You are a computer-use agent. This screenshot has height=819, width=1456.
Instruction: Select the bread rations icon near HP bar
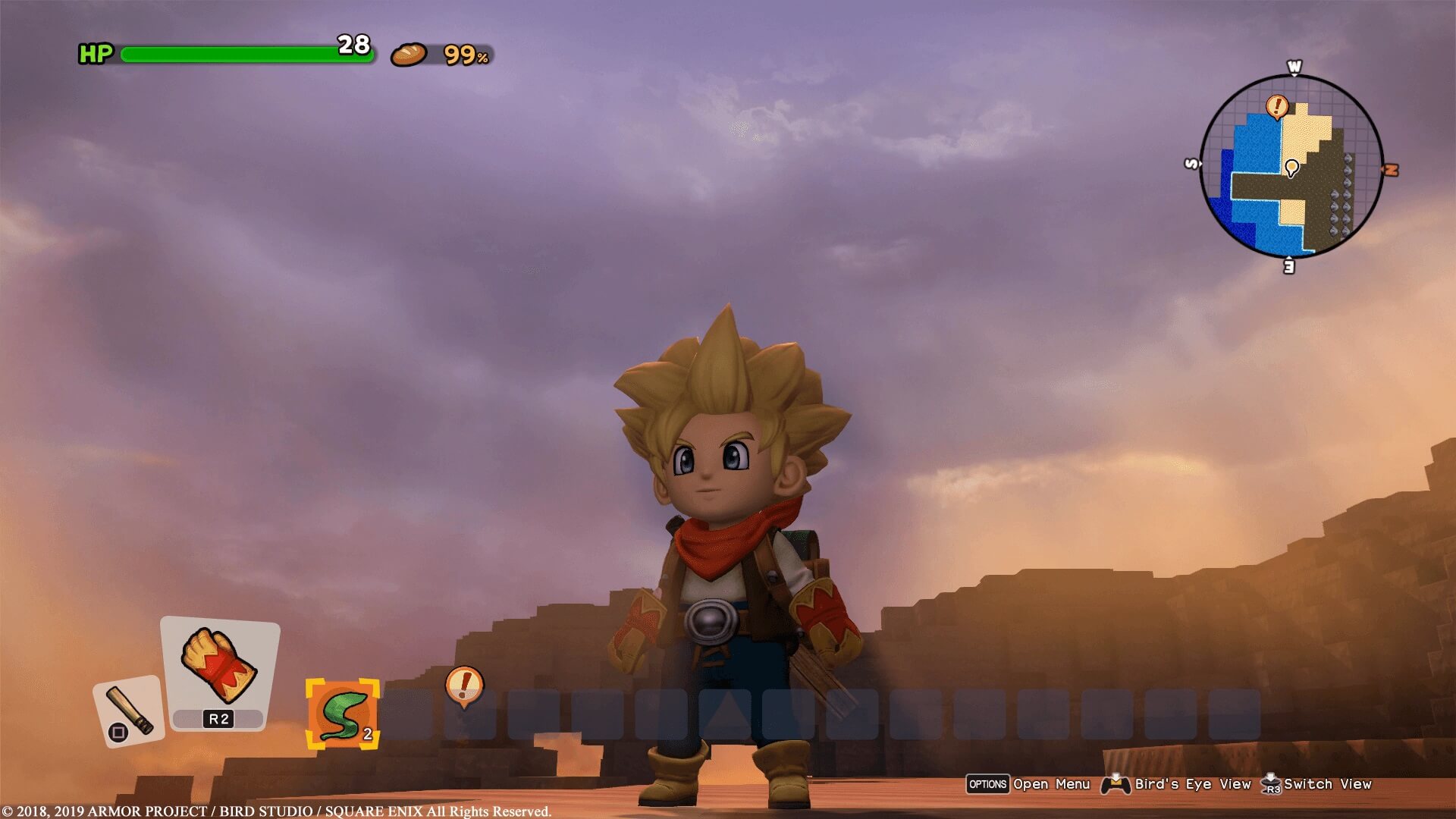(x=407, y=54)
